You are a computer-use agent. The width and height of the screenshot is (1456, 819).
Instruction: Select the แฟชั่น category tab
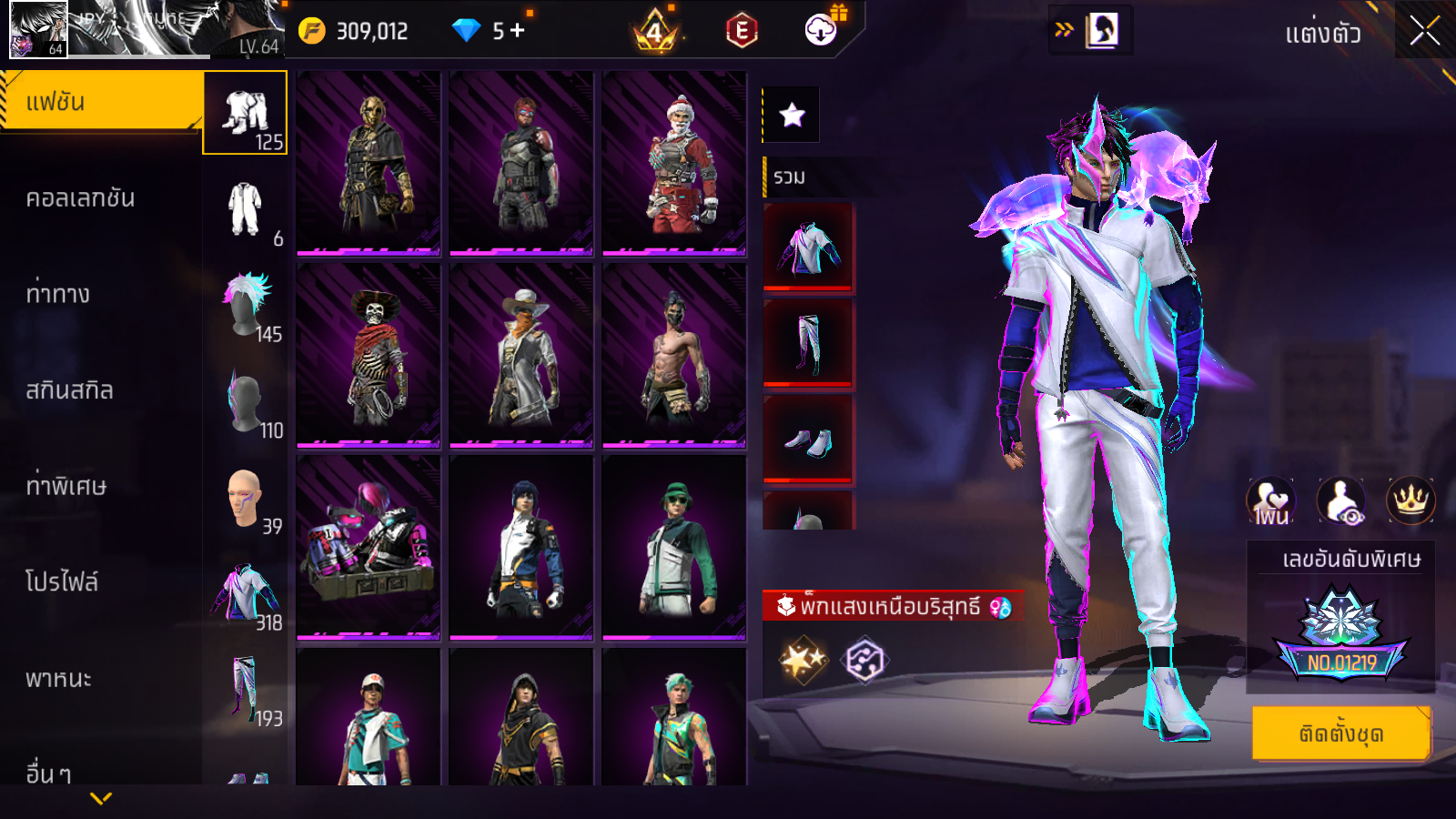pos(100,103)
